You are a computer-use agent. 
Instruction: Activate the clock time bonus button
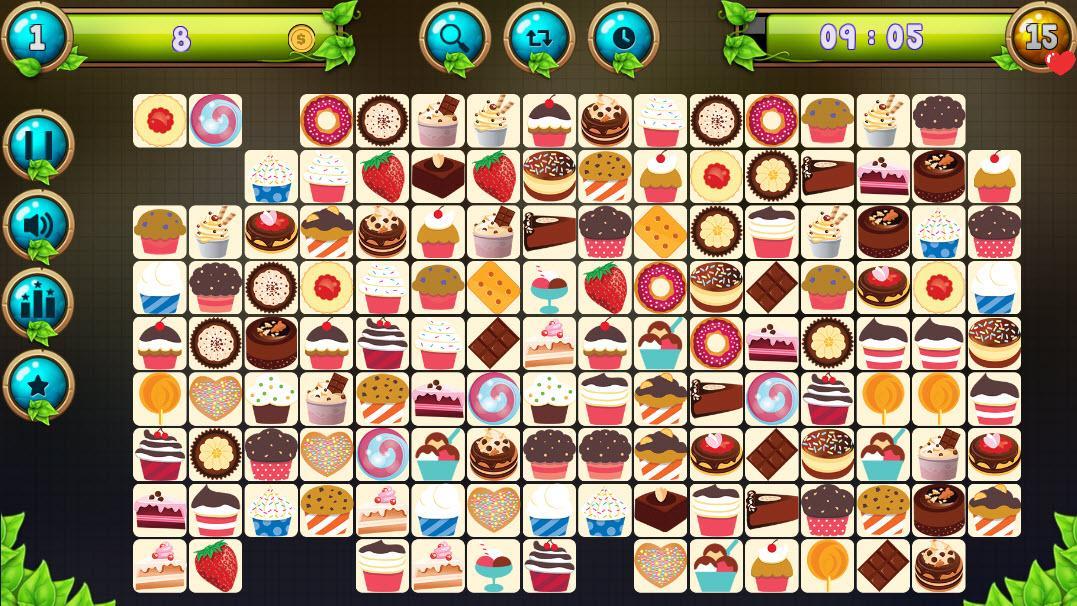point(623,38)
